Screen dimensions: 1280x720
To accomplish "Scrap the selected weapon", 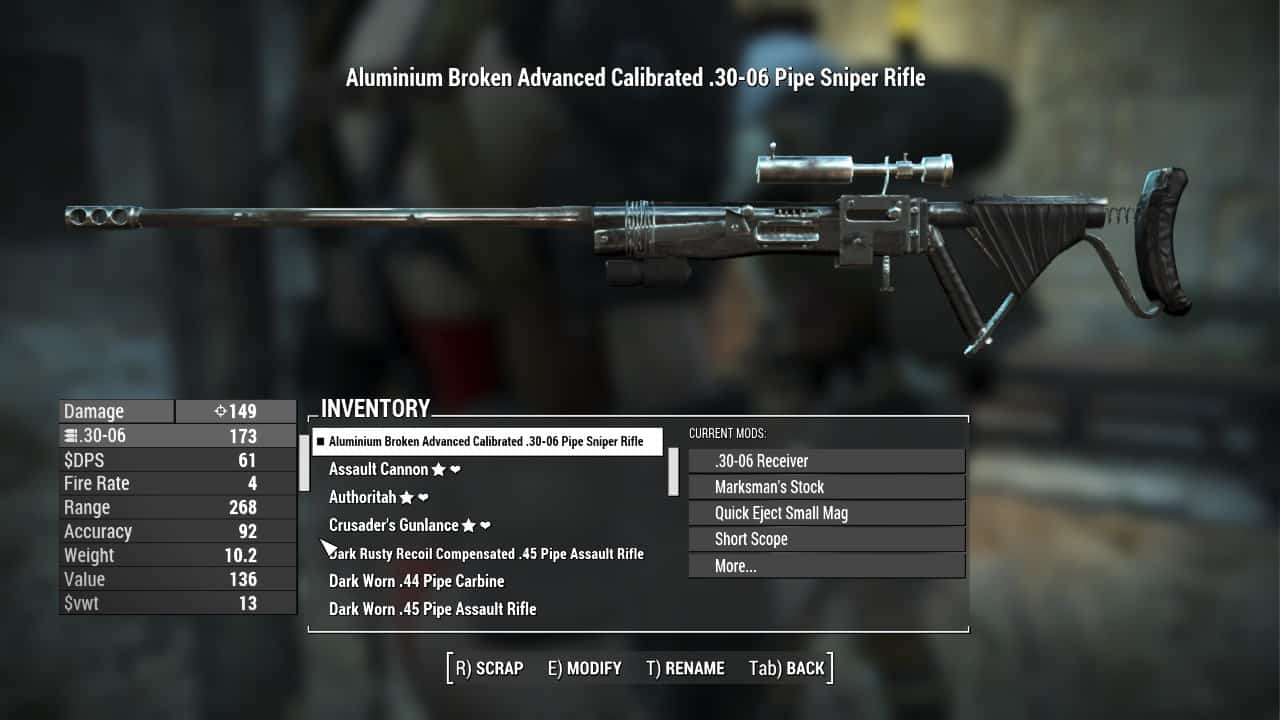I will point(489,668).
